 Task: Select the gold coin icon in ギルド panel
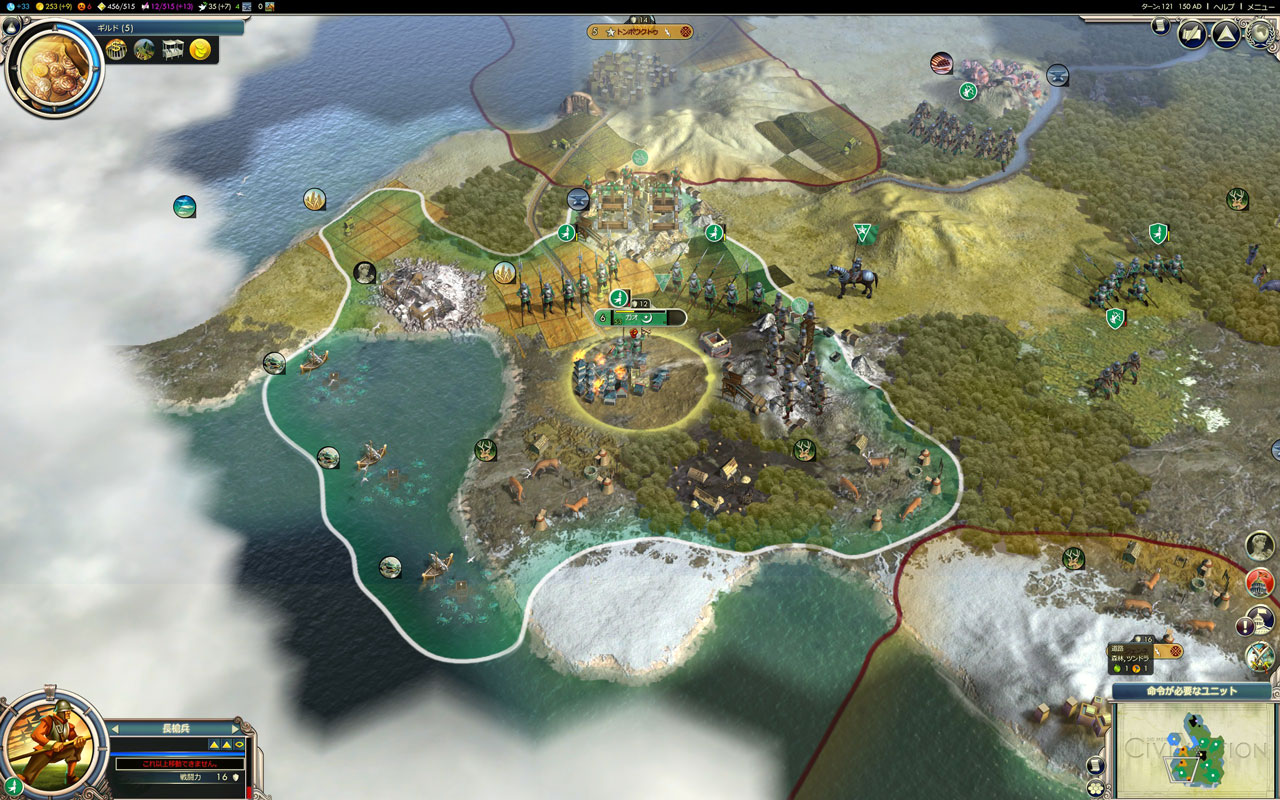coord(198,50)
